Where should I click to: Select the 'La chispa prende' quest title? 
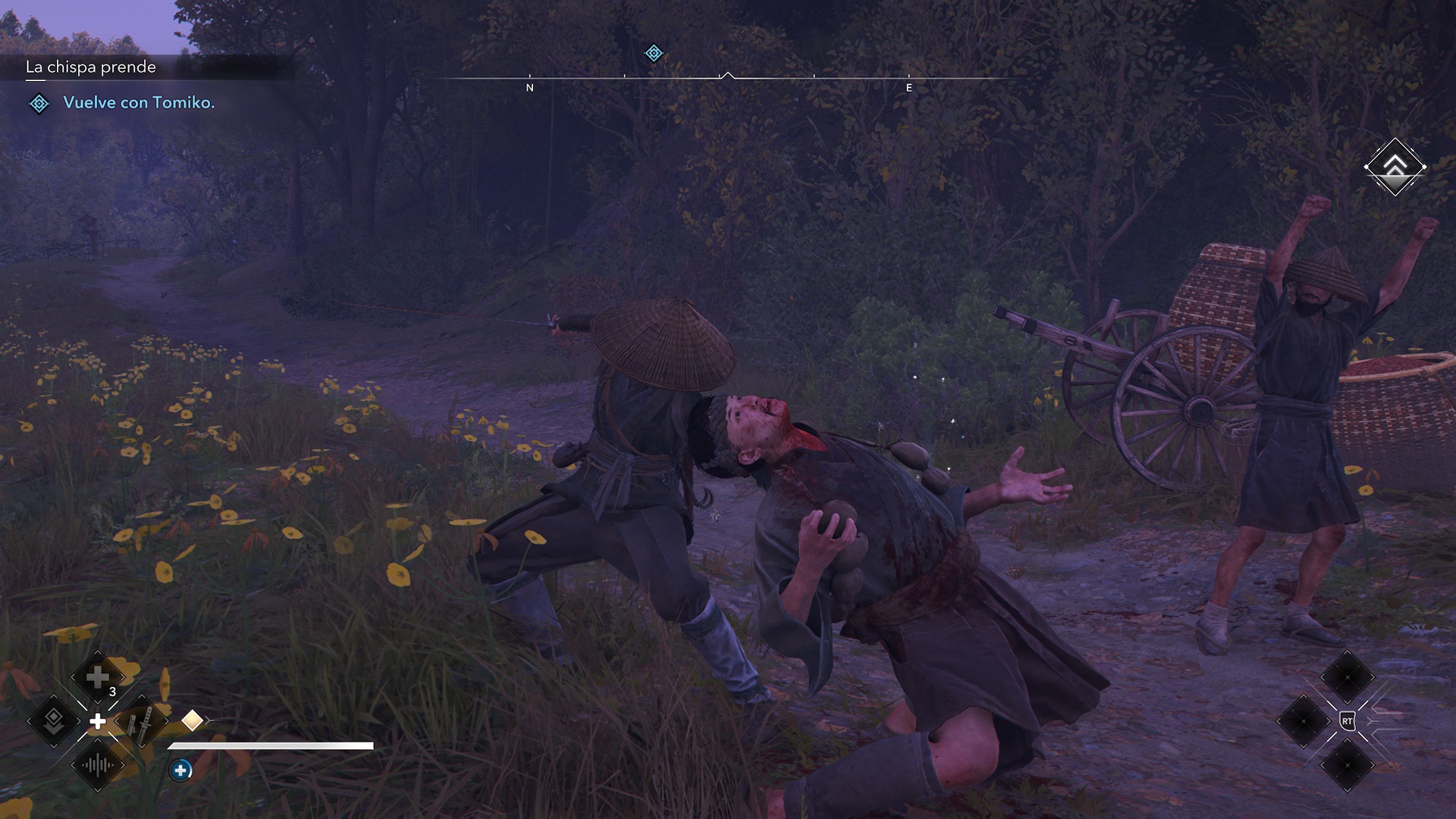pyautogui.click(x=91, y=67)
